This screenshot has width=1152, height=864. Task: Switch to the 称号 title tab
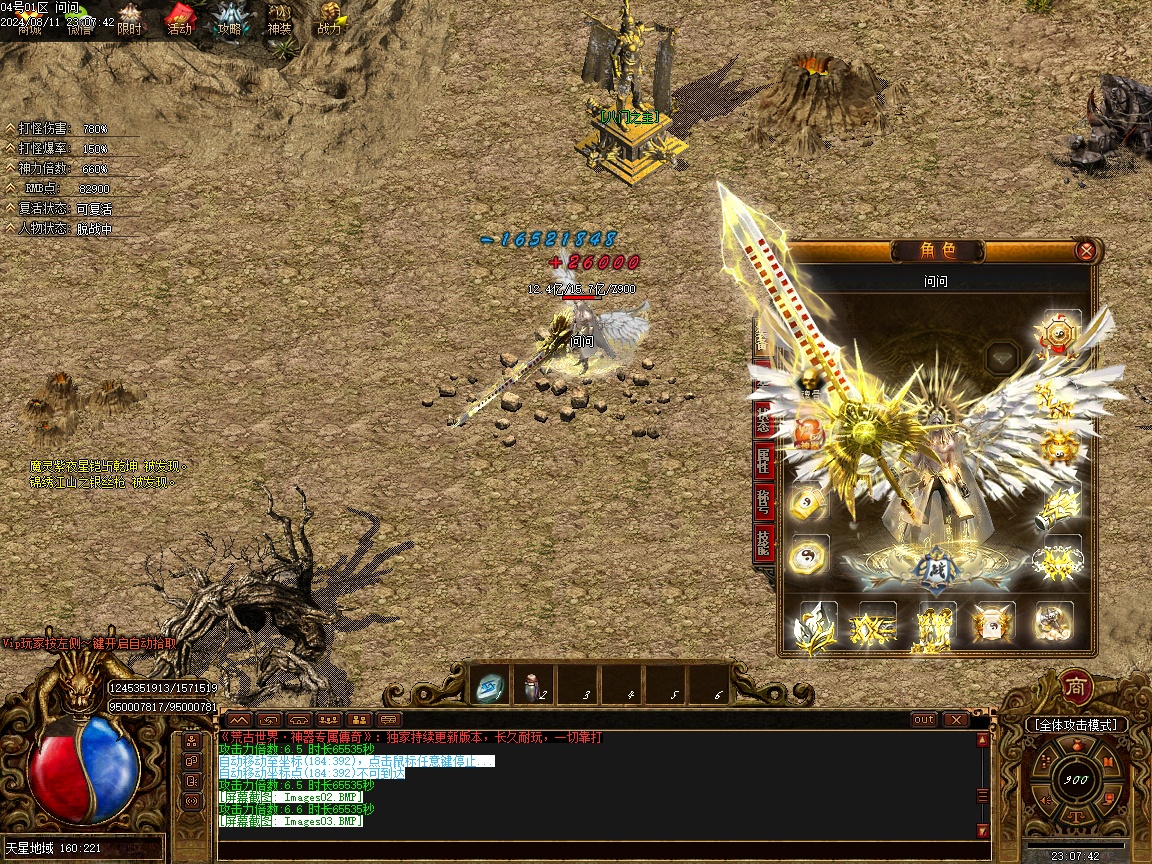[764, 503]
